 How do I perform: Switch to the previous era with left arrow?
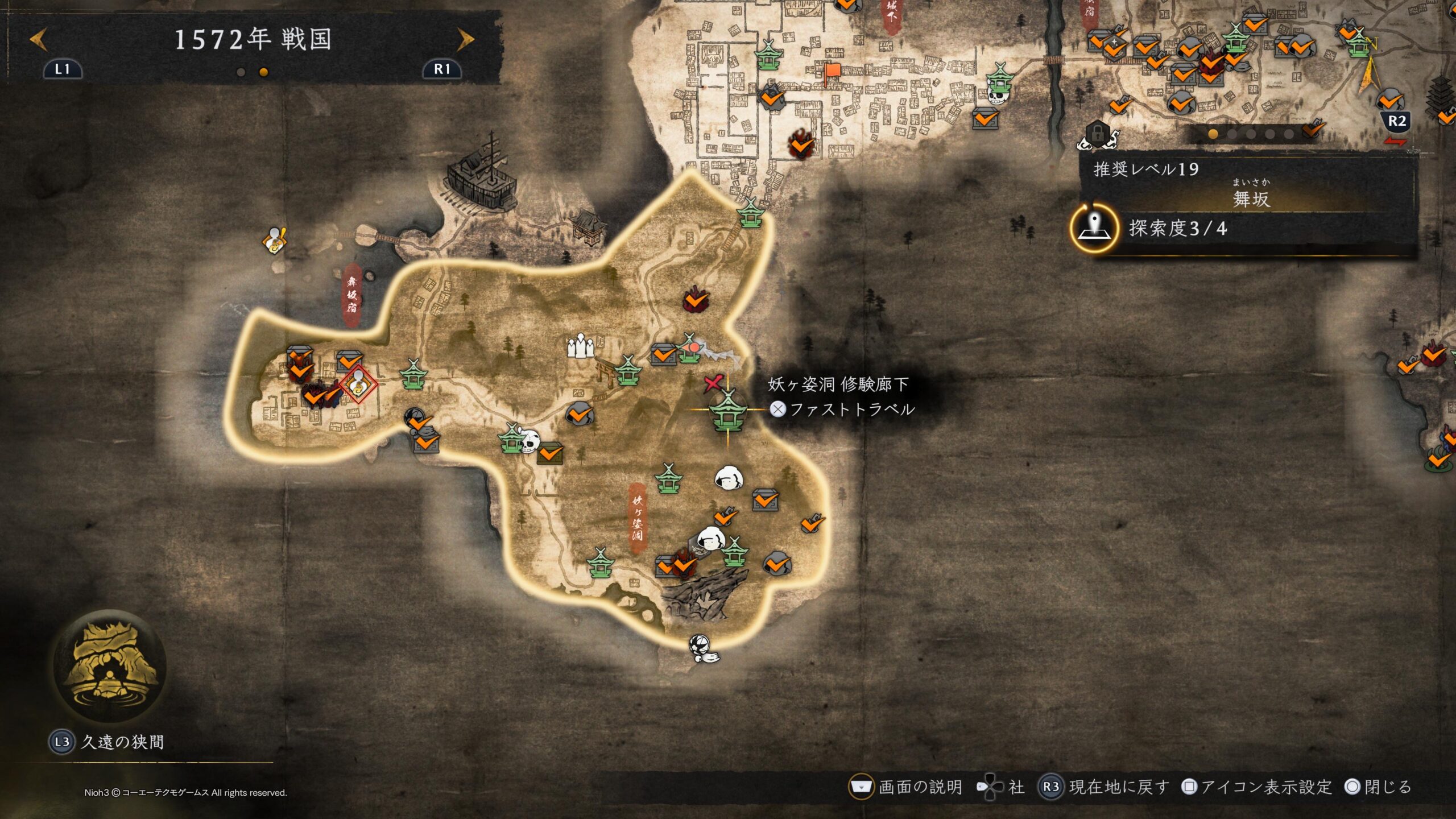(39, 40)
